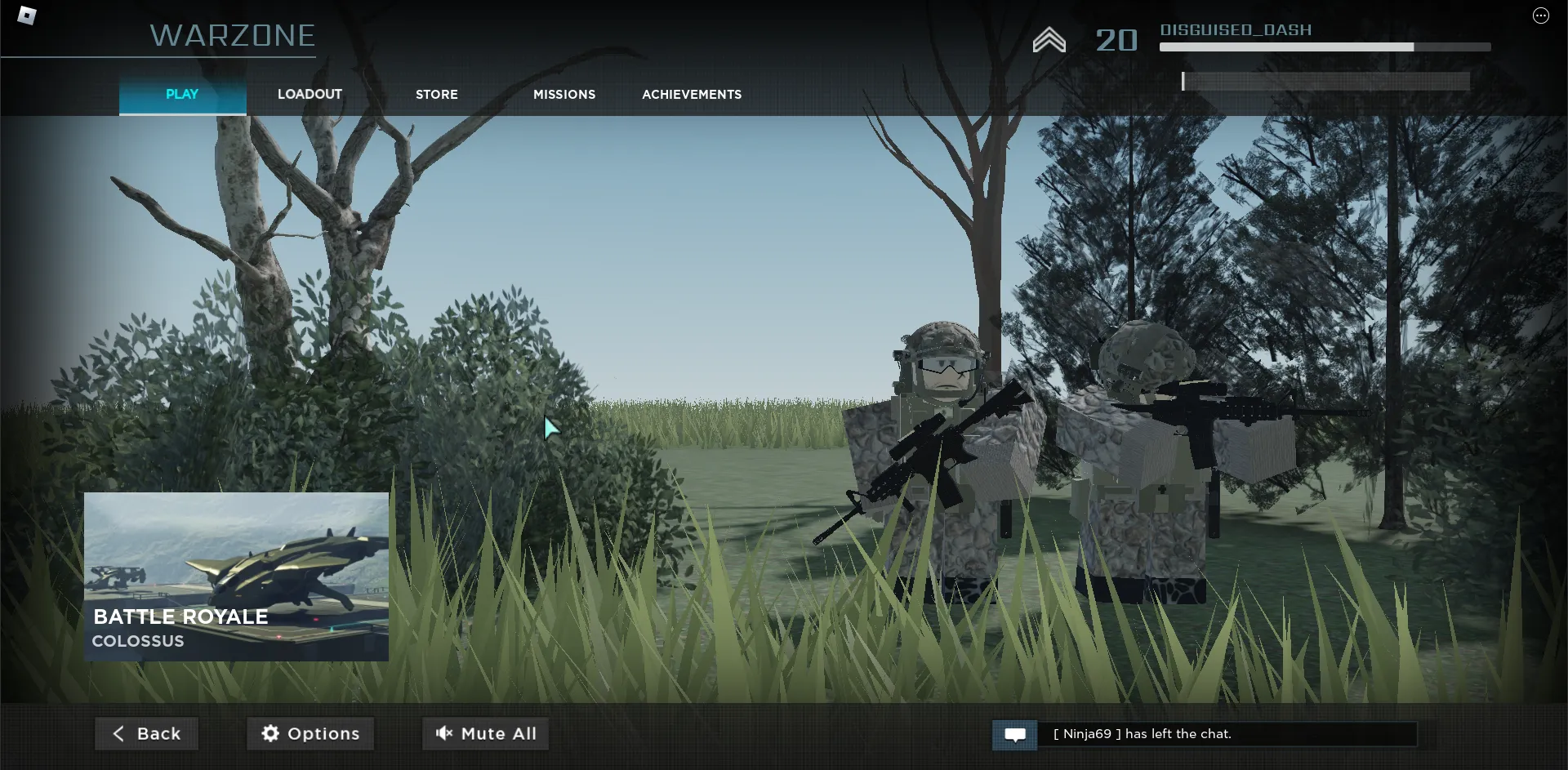Show the Achievements tab
This screenshot has width=1568, height=770.
click(692, 95)
